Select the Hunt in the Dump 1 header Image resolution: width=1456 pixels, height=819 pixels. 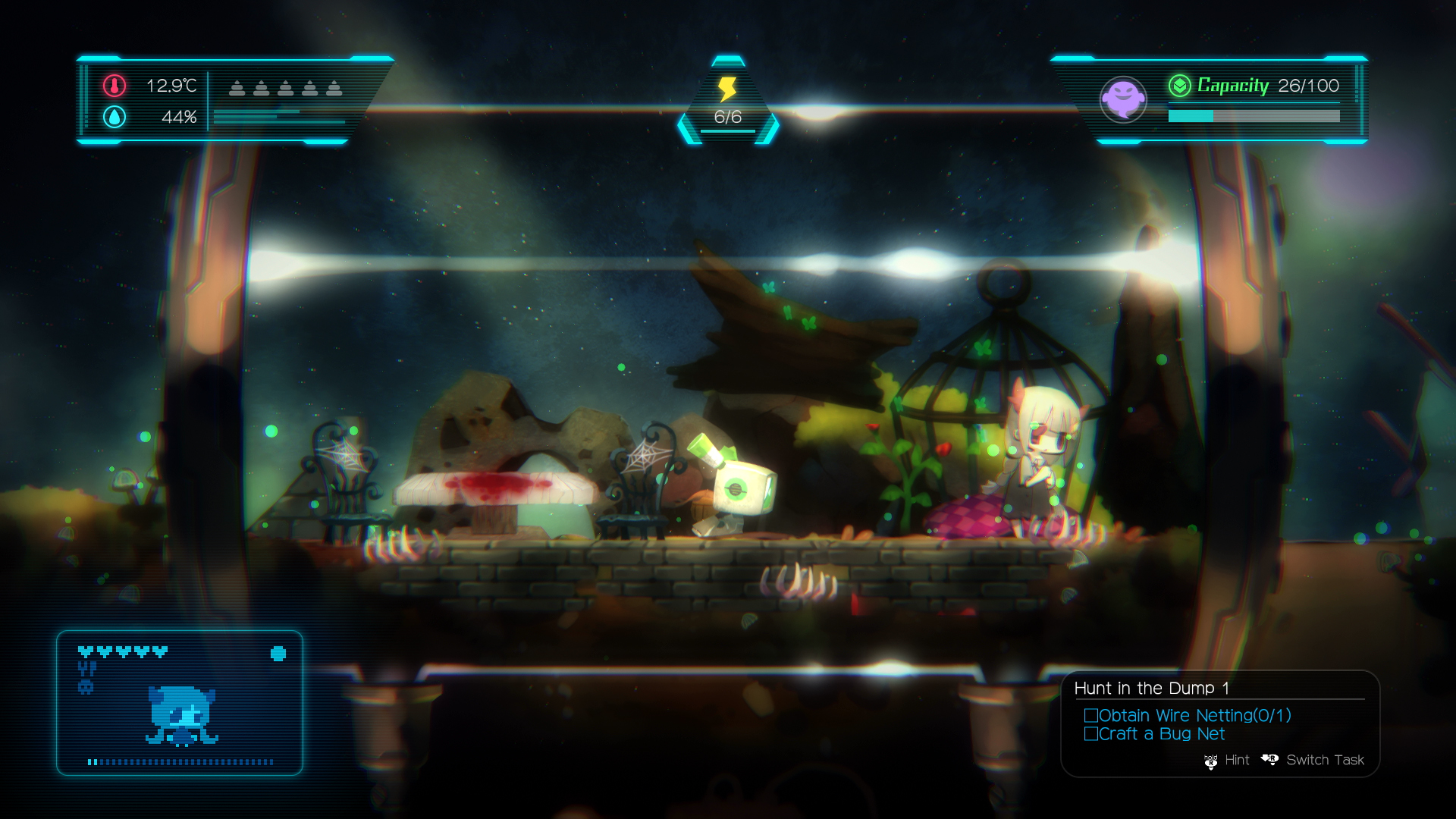[1153, 689]
